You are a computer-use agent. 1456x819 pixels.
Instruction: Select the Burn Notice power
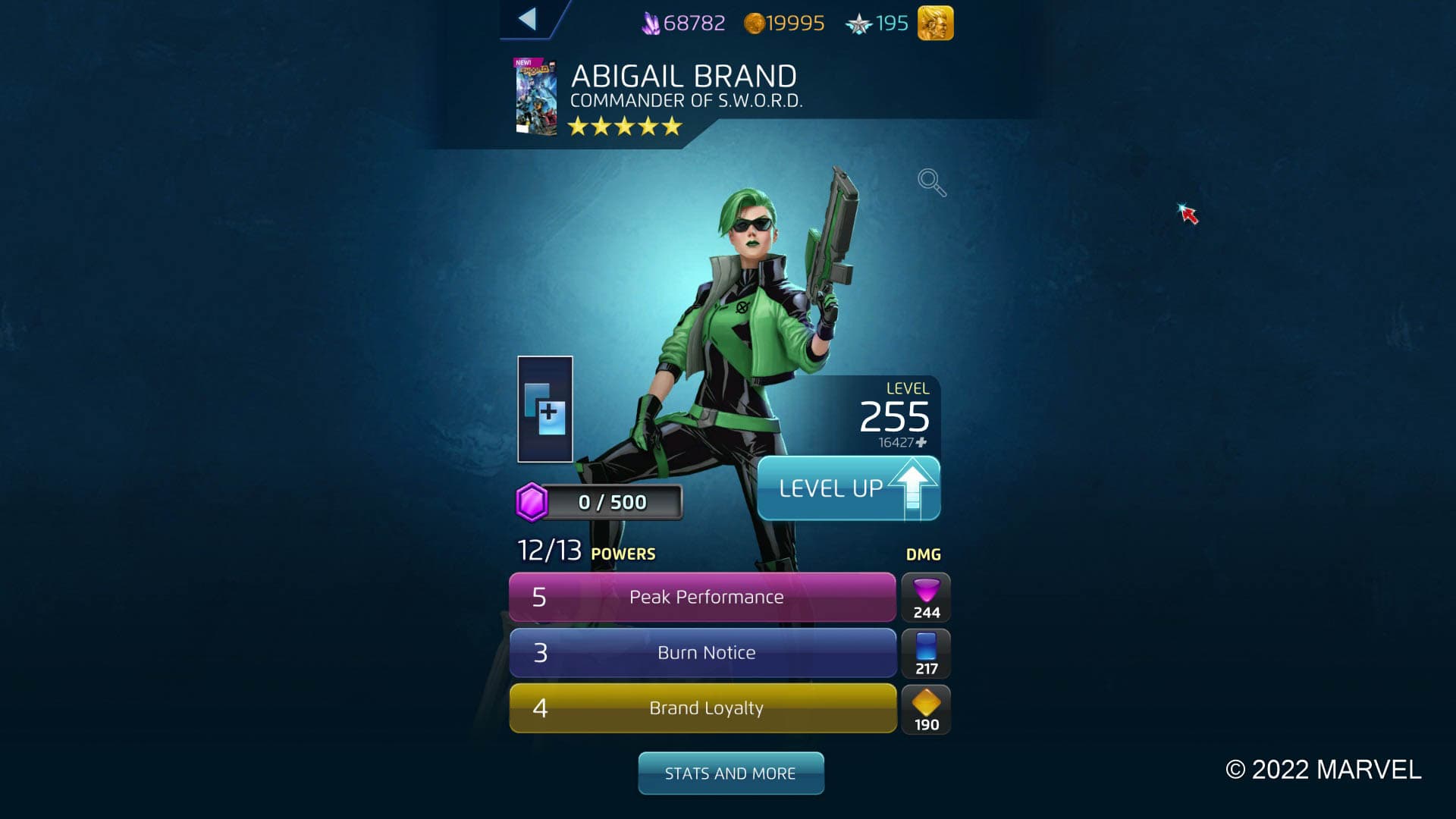point(704,653)
